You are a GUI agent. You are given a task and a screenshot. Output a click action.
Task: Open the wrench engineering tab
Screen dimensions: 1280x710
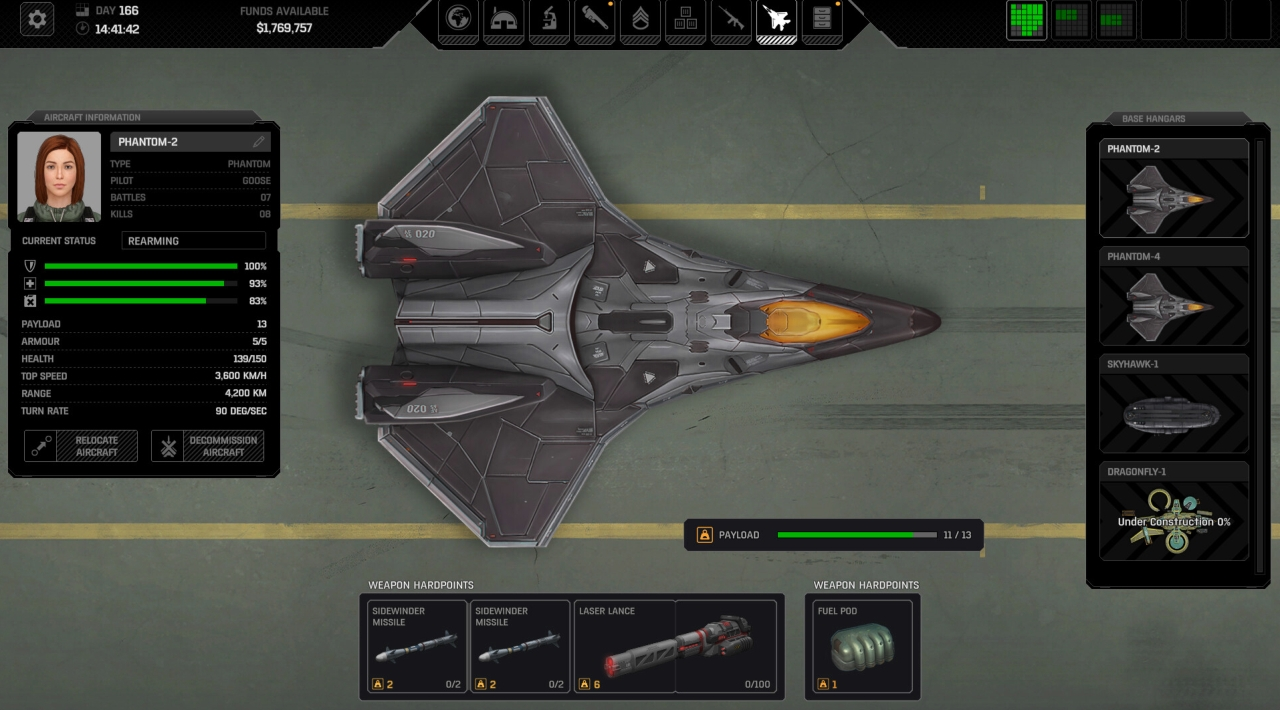tap(595, 20)
